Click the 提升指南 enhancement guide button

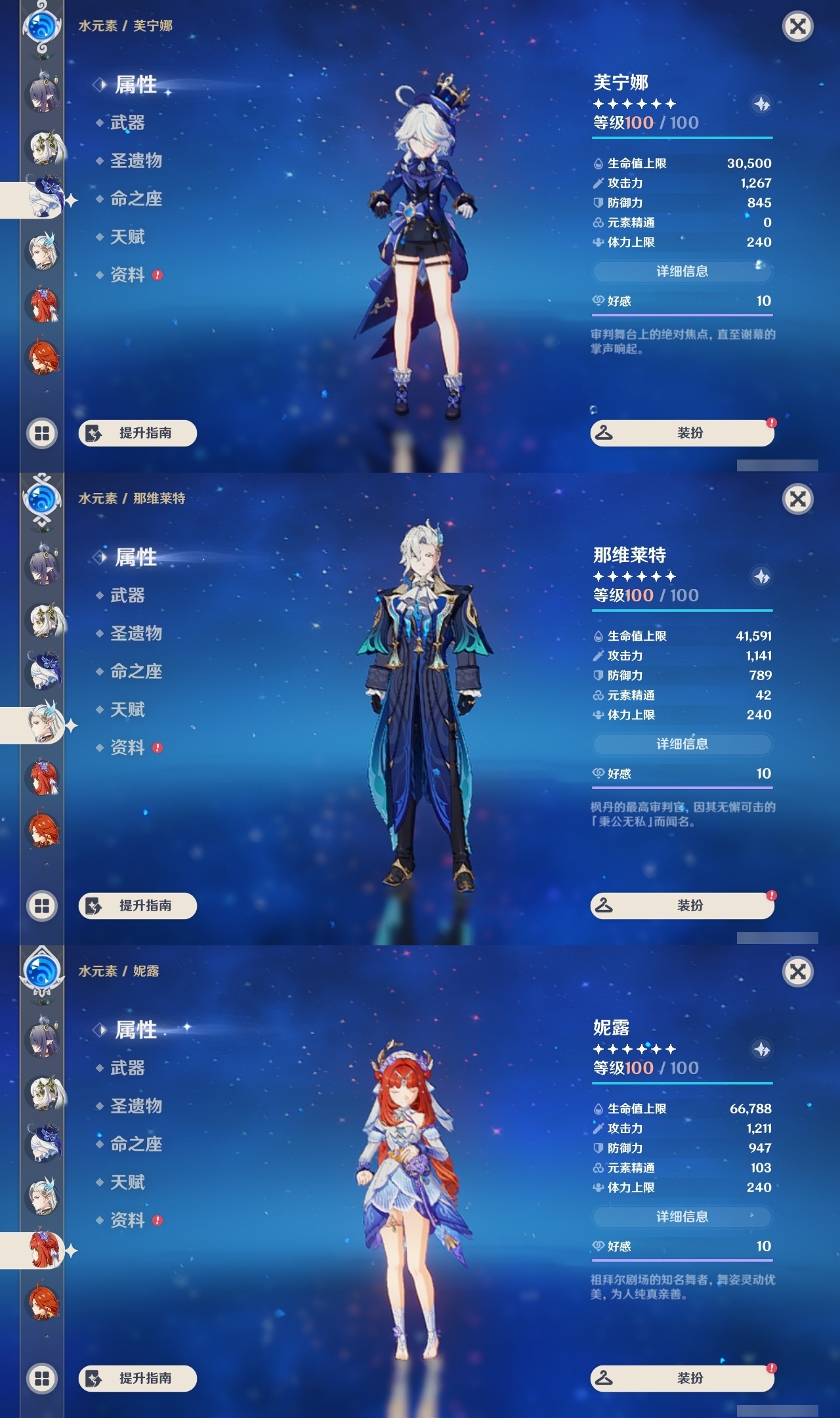[x=139, y=433]
